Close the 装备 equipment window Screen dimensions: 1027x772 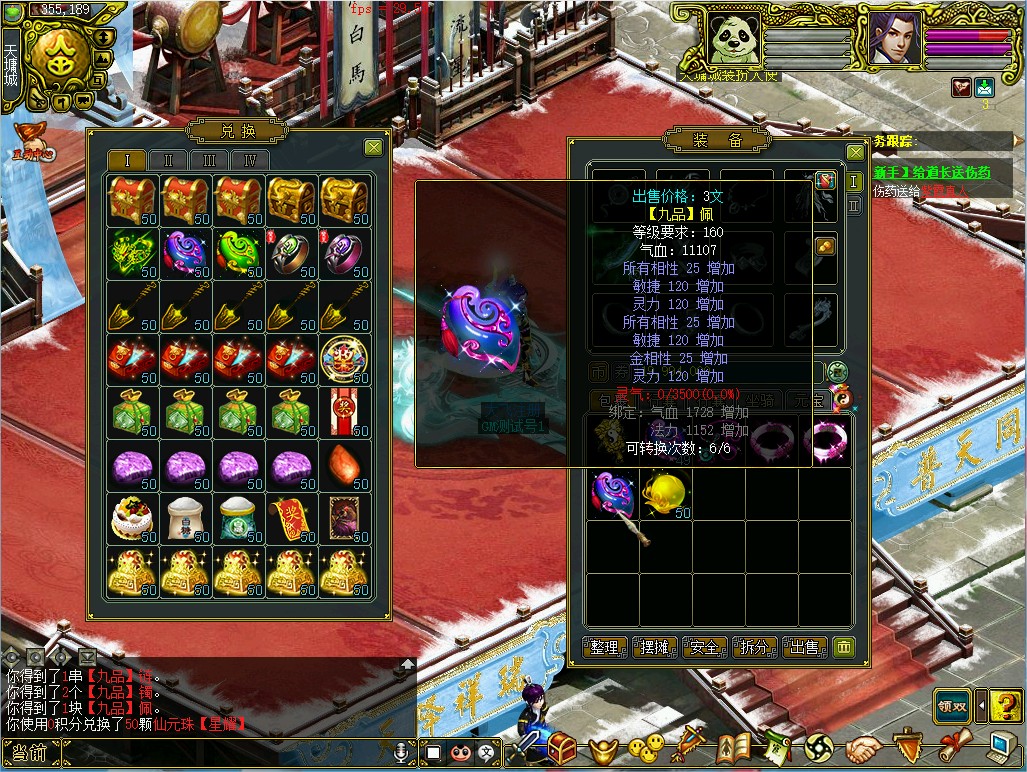[x=855, y=153]
